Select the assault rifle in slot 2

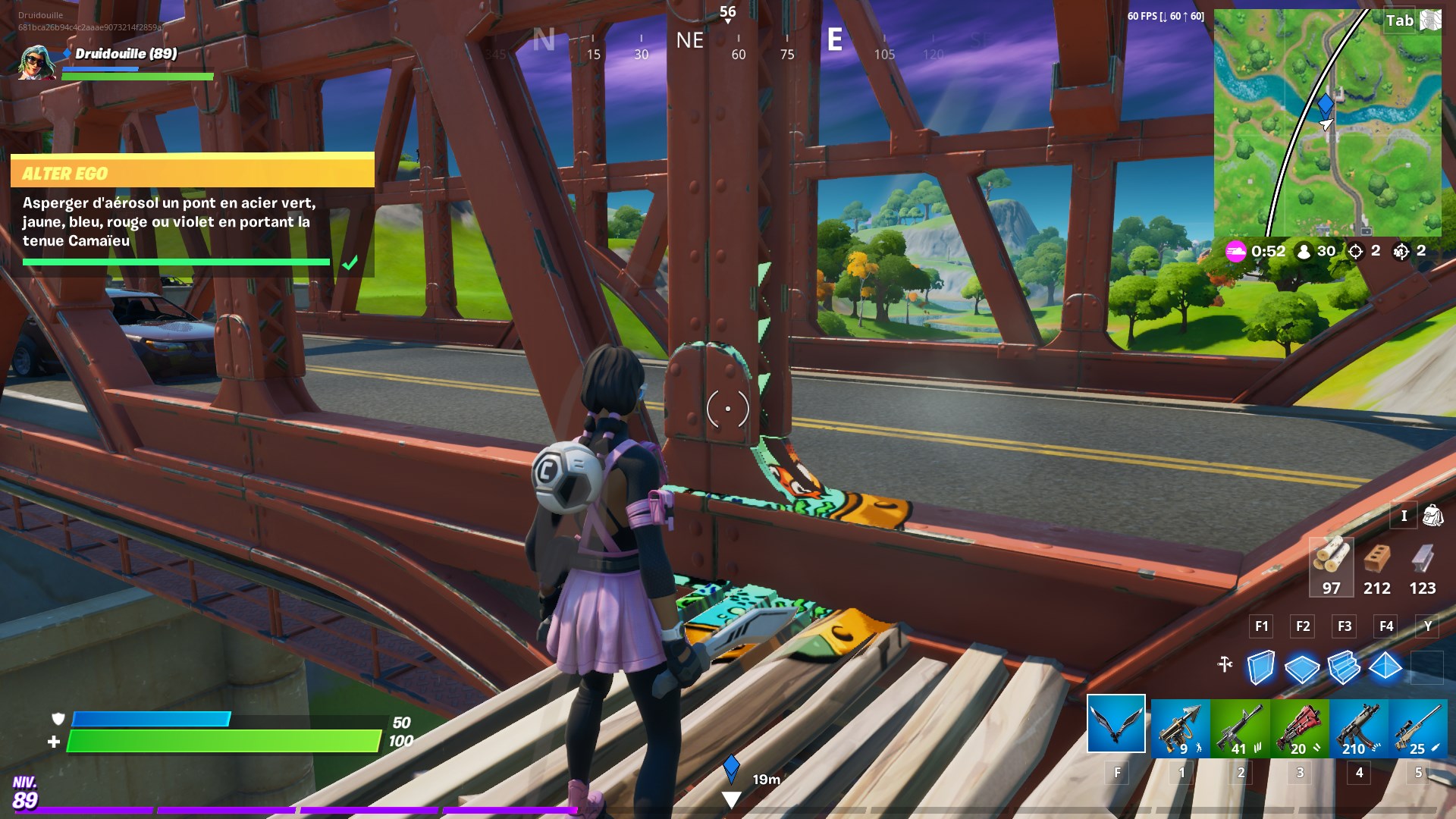click(1240, 728)
